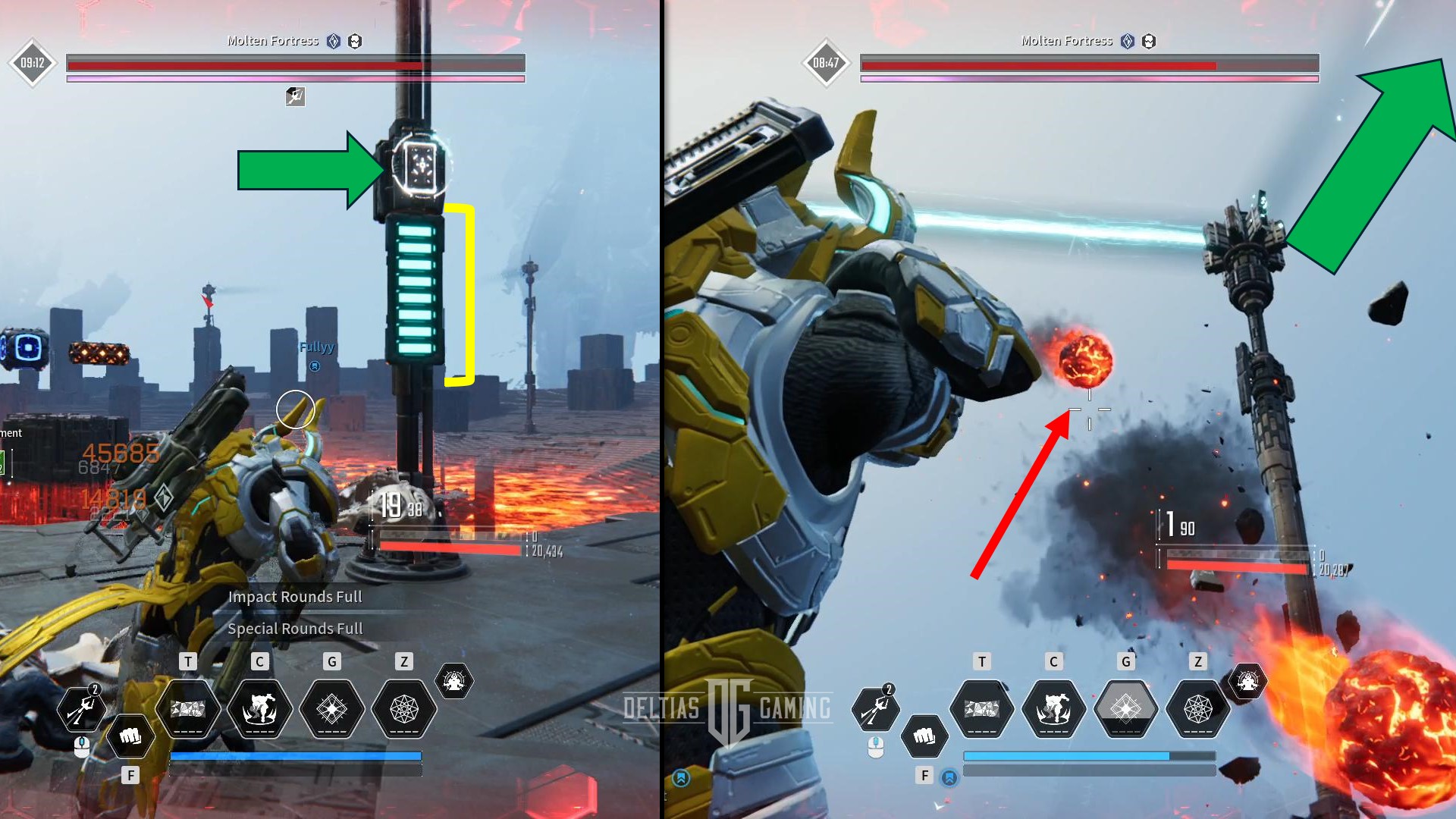Activate the fist melee icon in the 08:47 view
Image resolution: width=1456 pixels, height=819 pixels.
tap(924, 736)
